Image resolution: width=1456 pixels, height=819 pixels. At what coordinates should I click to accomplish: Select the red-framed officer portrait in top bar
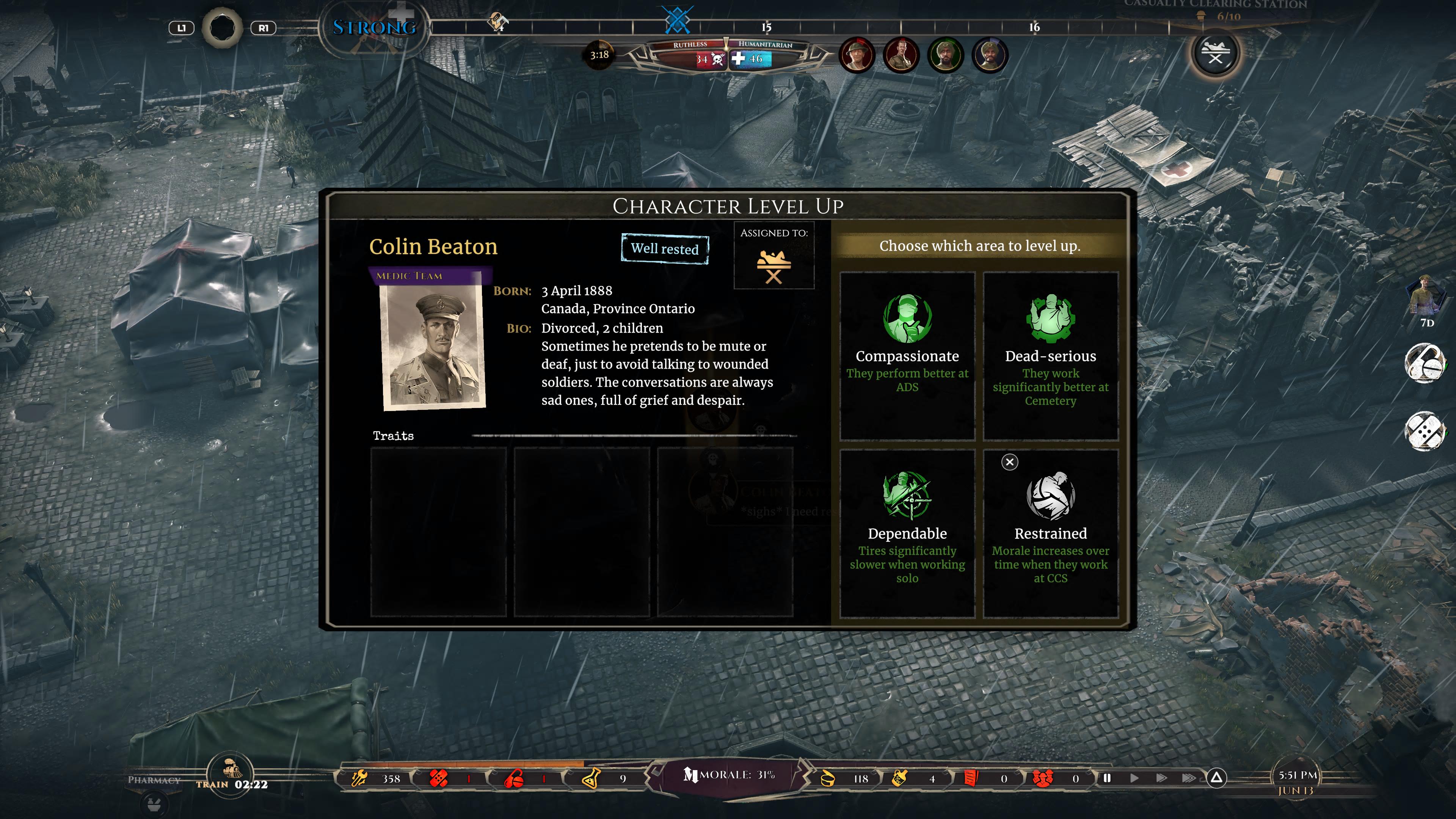click(x=901, y=55)
